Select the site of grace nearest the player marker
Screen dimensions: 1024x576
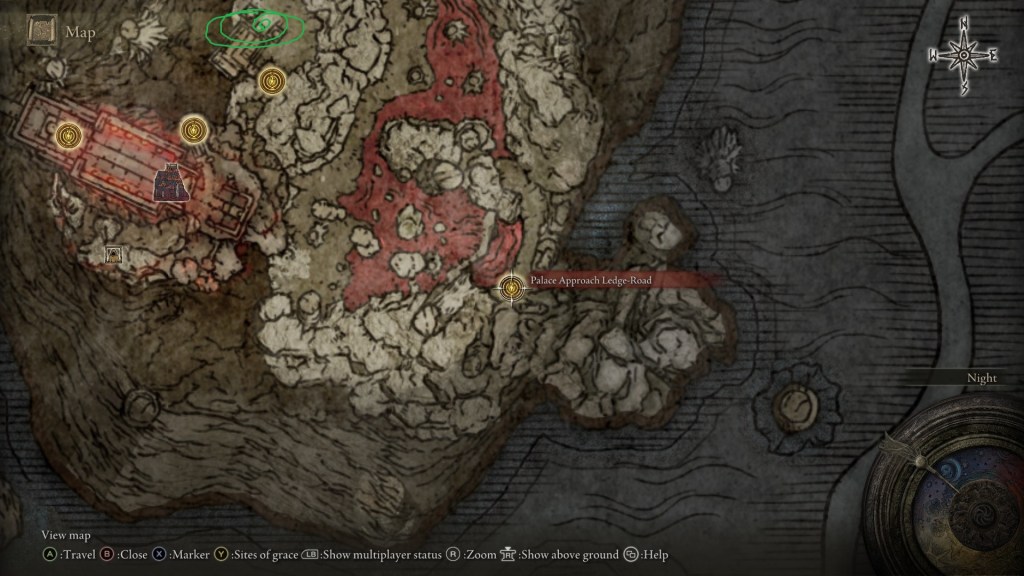(x=194, y=129)
